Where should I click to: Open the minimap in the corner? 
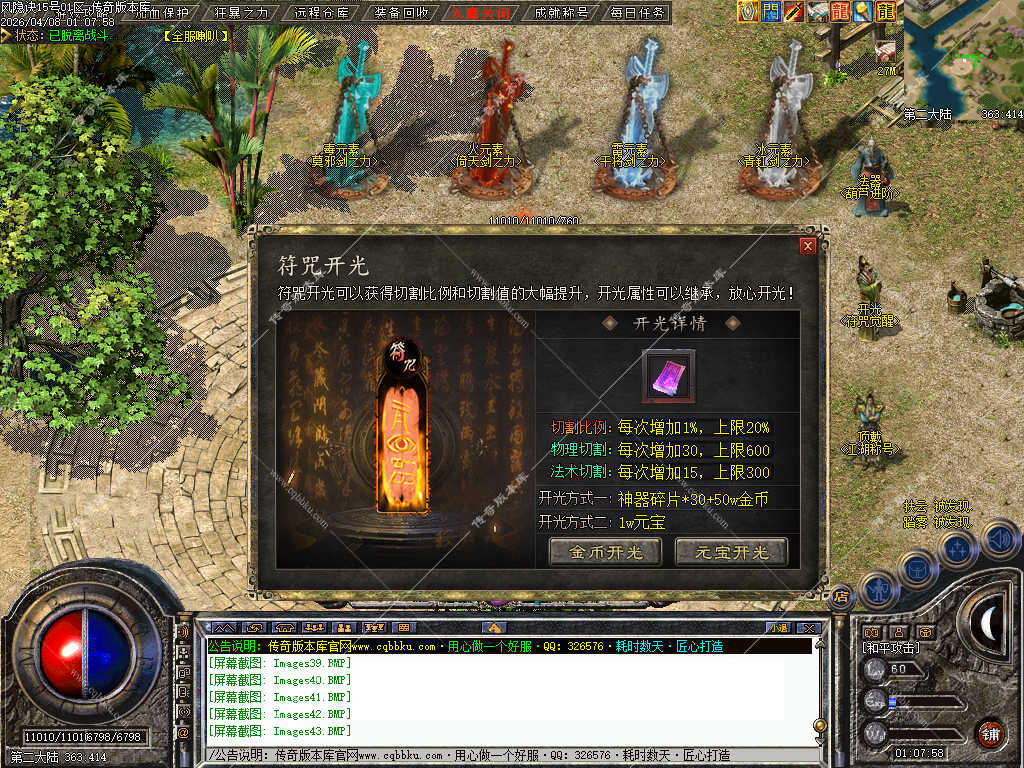(963, 60)
